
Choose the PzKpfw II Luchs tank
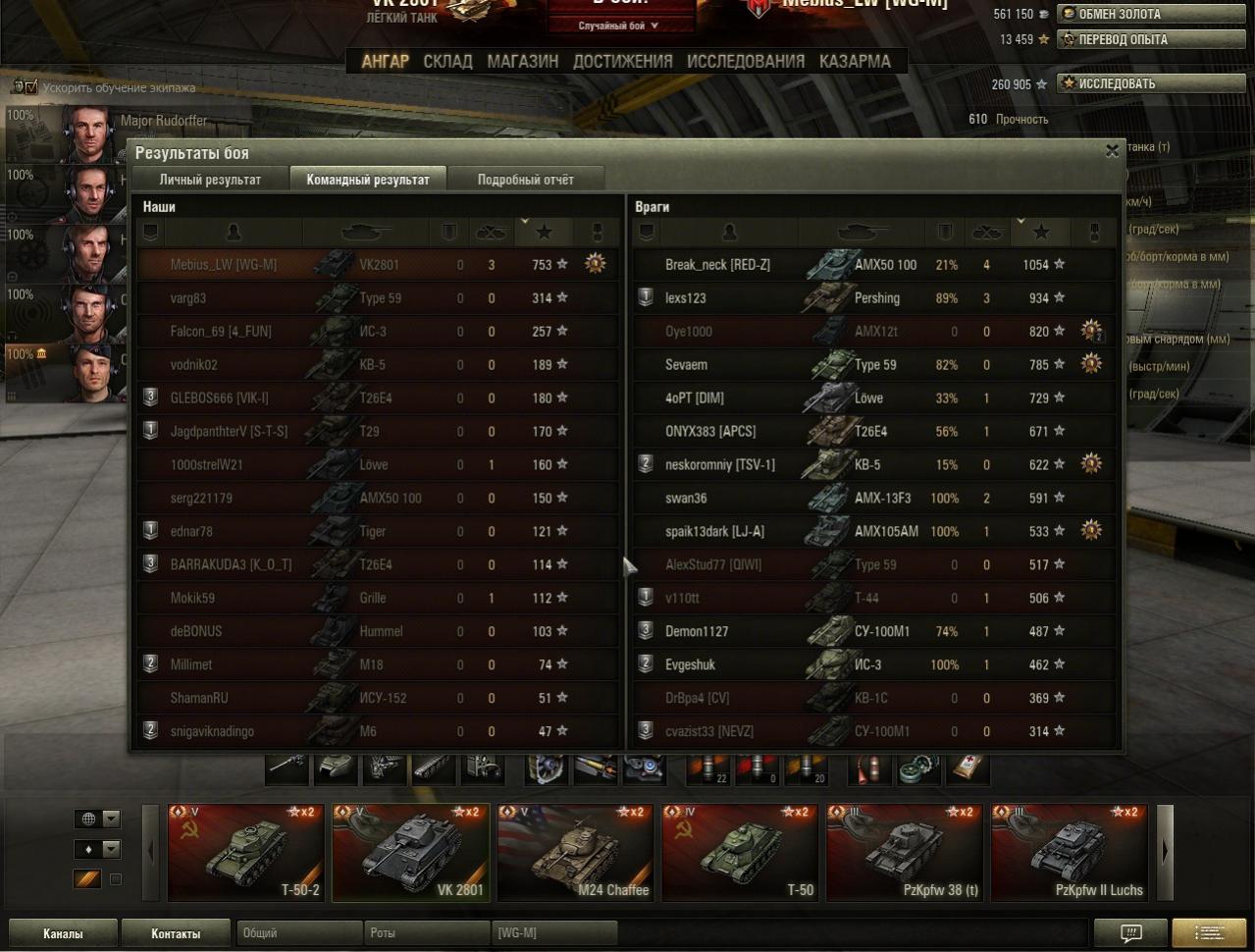[x=1070, y=852]
